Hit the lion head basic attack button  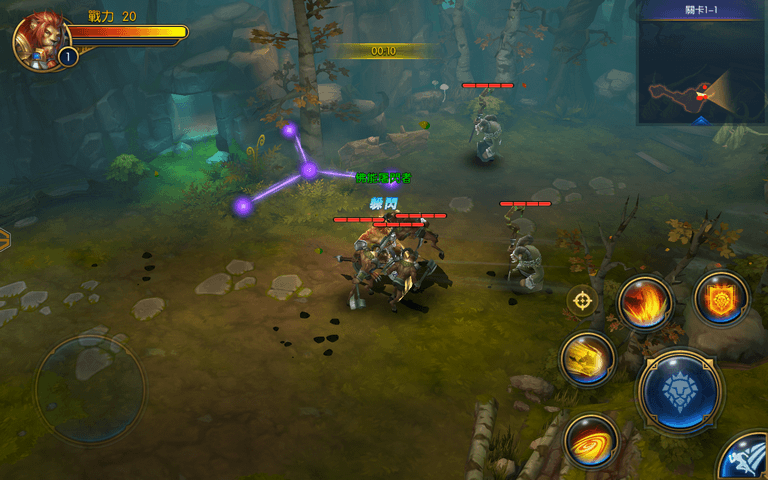pyautogui.click(x=680, y=391)
